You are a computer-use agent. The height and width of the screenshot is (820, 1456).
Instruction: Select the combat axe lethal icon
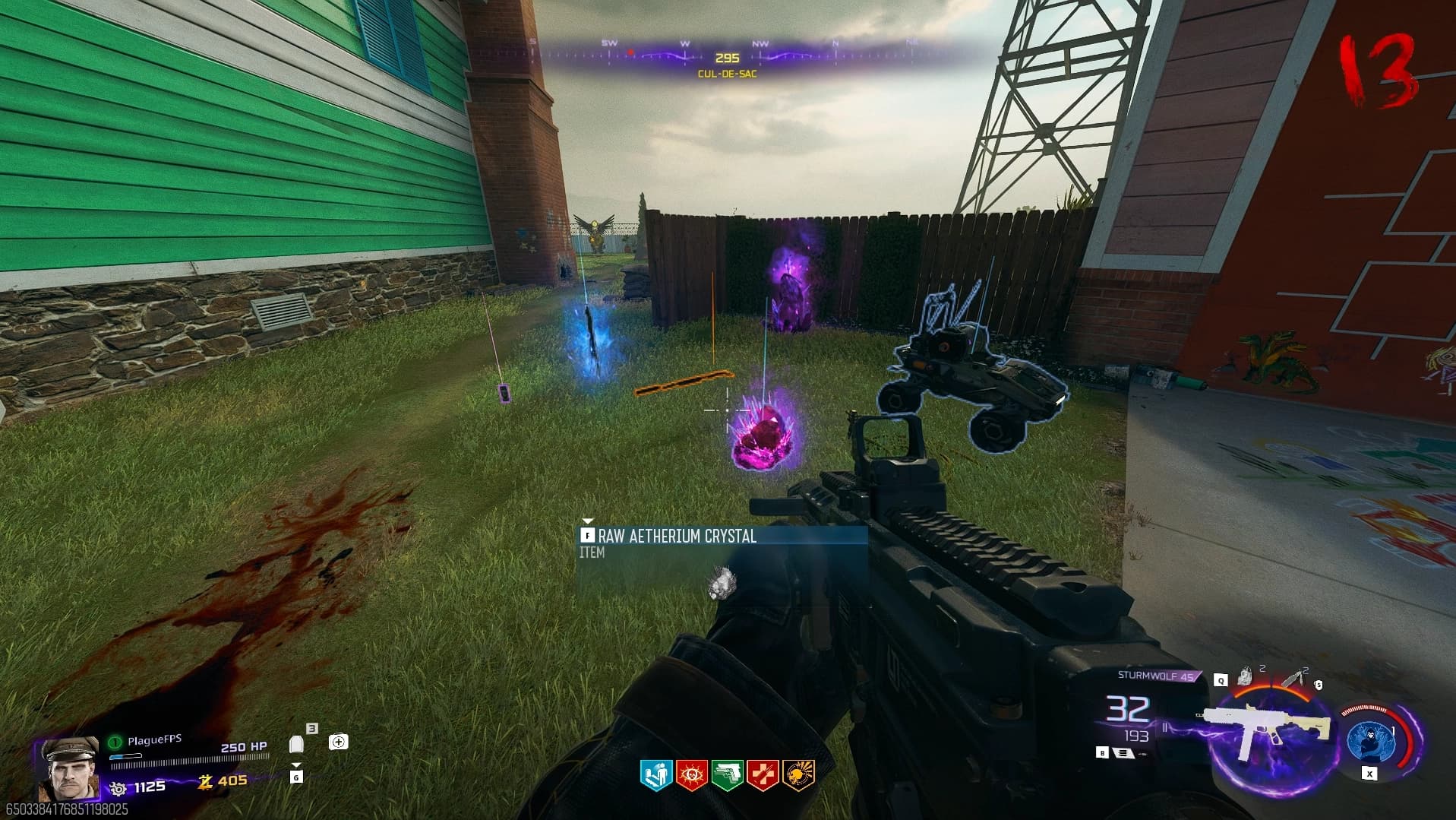coord(1292,678)
